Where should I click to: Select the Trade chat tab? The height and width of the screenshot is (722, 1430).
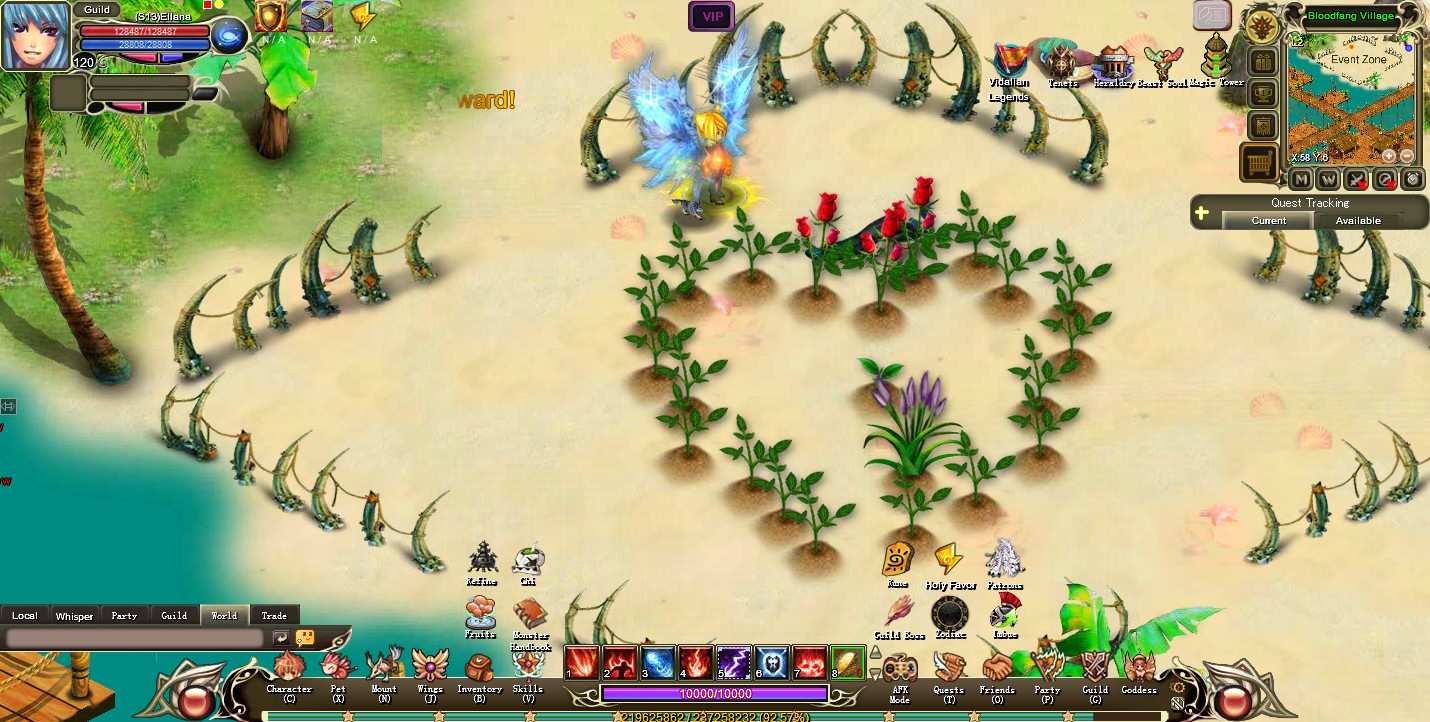point(274,615)
